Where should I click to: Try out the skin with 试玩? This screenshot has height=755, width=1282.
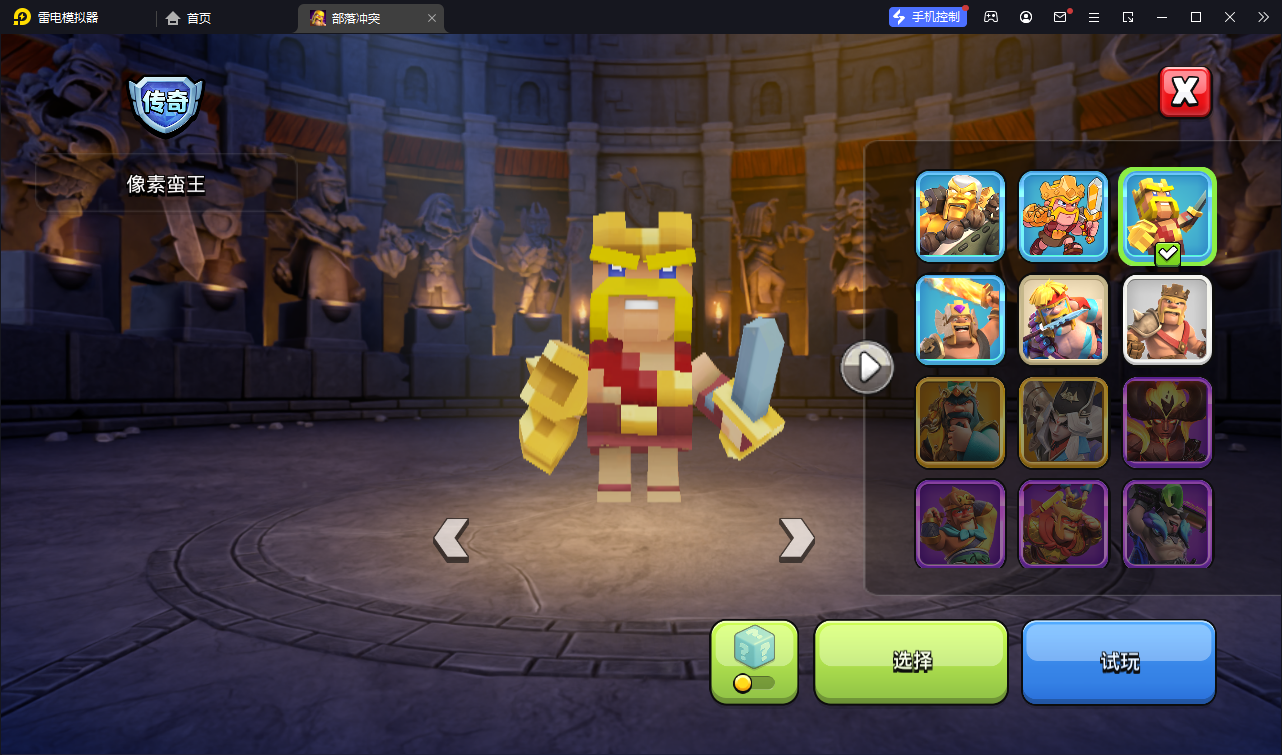coord(1118,661)
